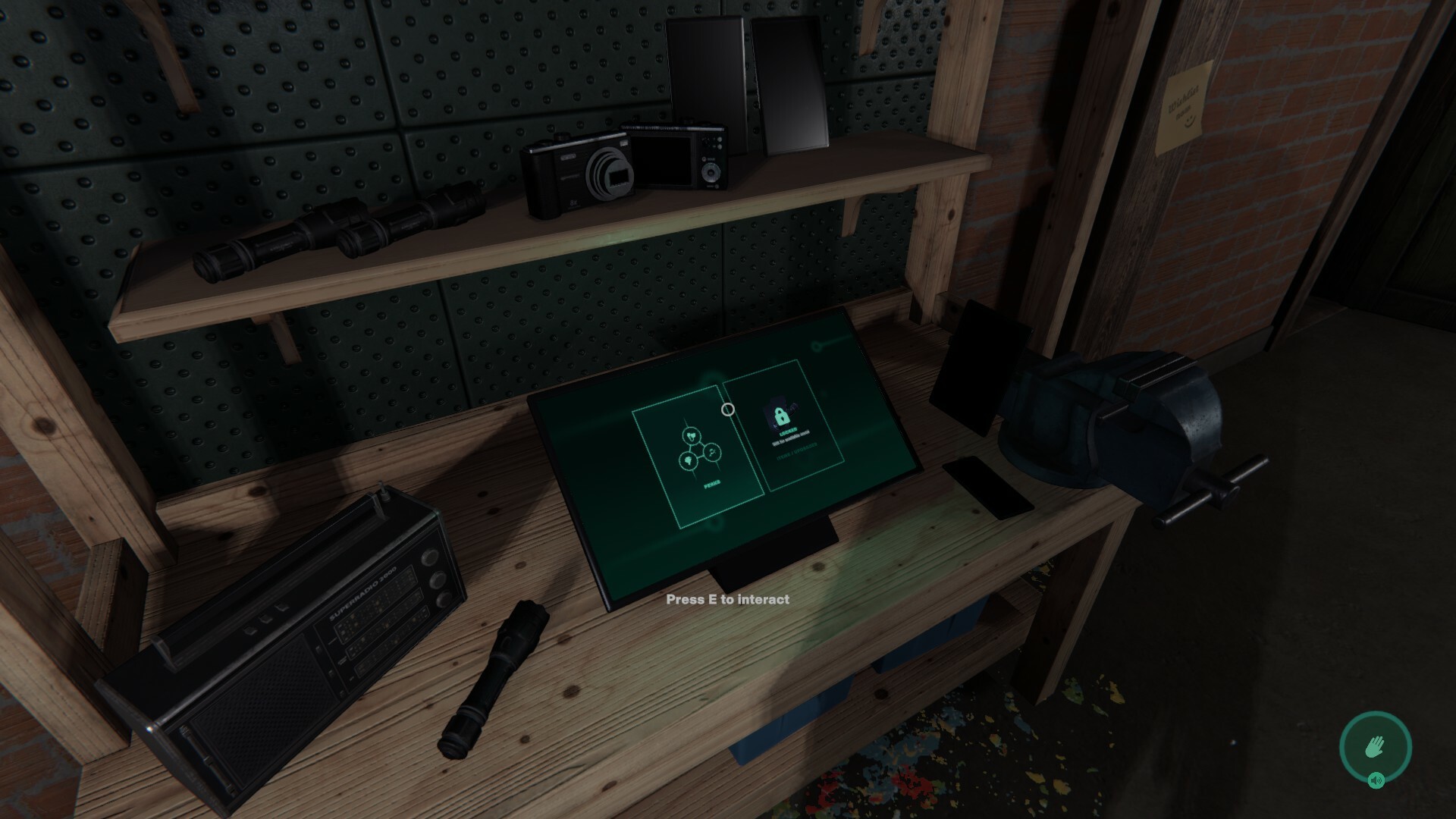Click the circular reticle on the tablet display
Image resolution: width=1456 pixels, height=819 pixels.
click(x=728, y=409)
